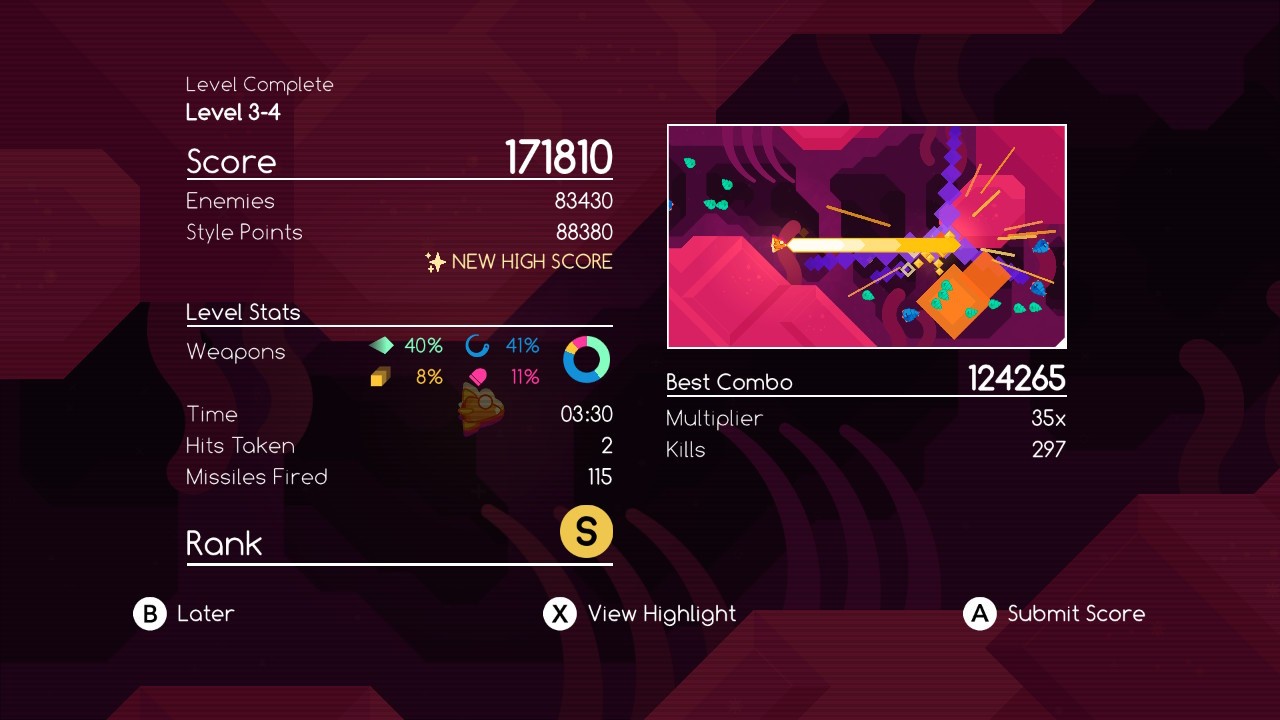
Task: Click the yellow cube sniper weapon icon
Action: (381, 377)
